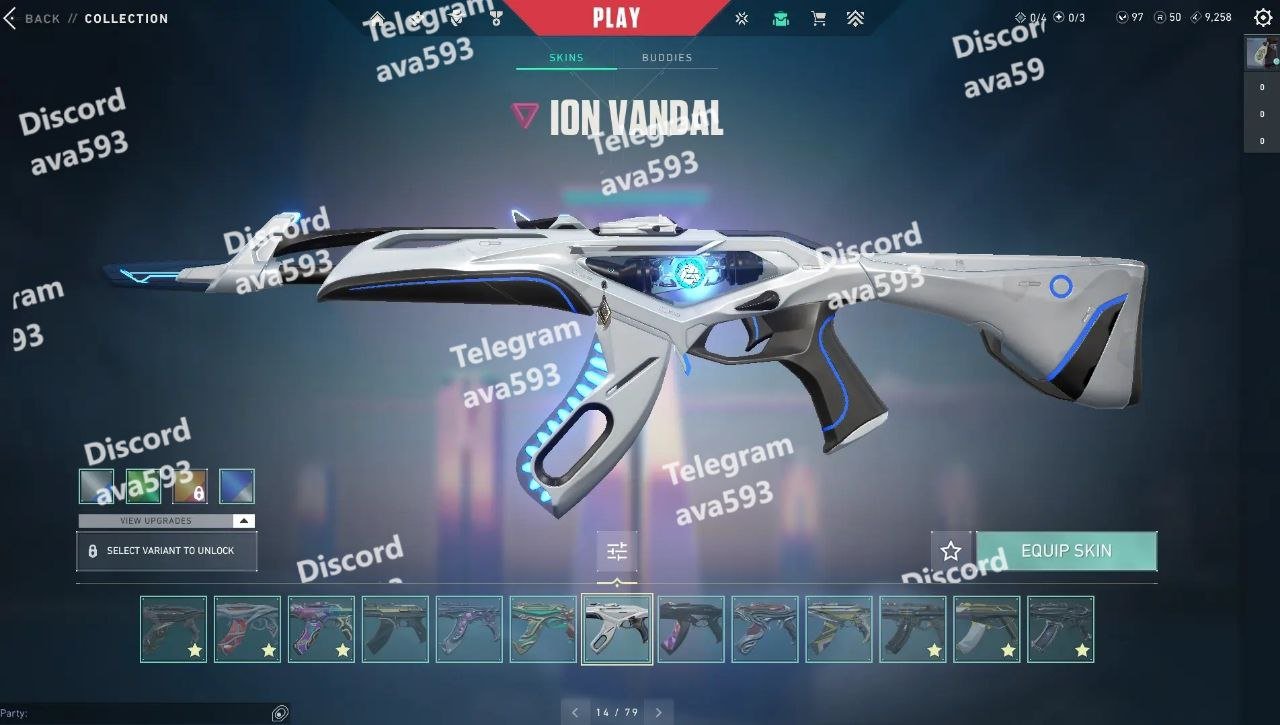Click Select Variant to Unlock button

click(166, 551)
